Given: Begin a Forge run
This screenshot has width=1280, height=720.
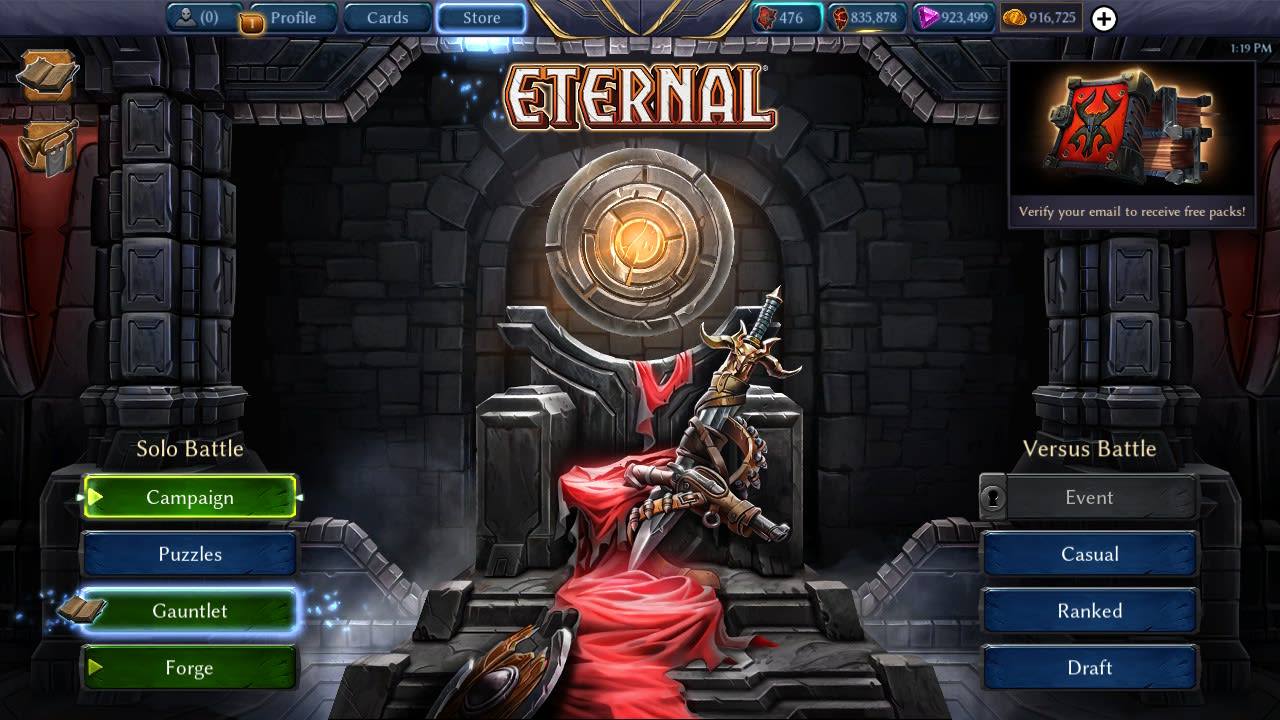Looking at the screenshot, I should point(190,668).
